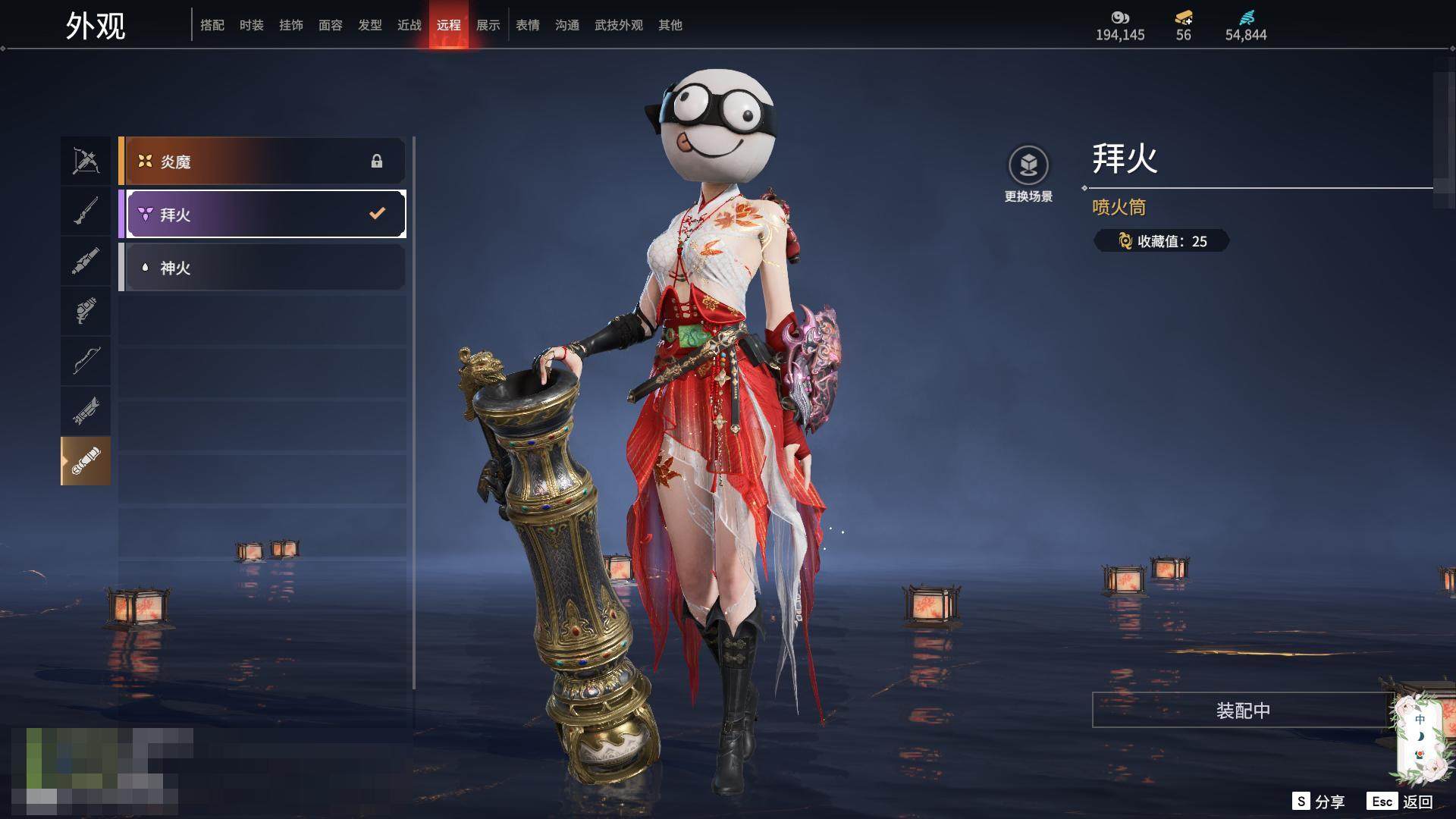Go to the 挂饰 tab
The width and height of the screenshot is (1456, 819).
pyautogui.click(x=291, y=26)
